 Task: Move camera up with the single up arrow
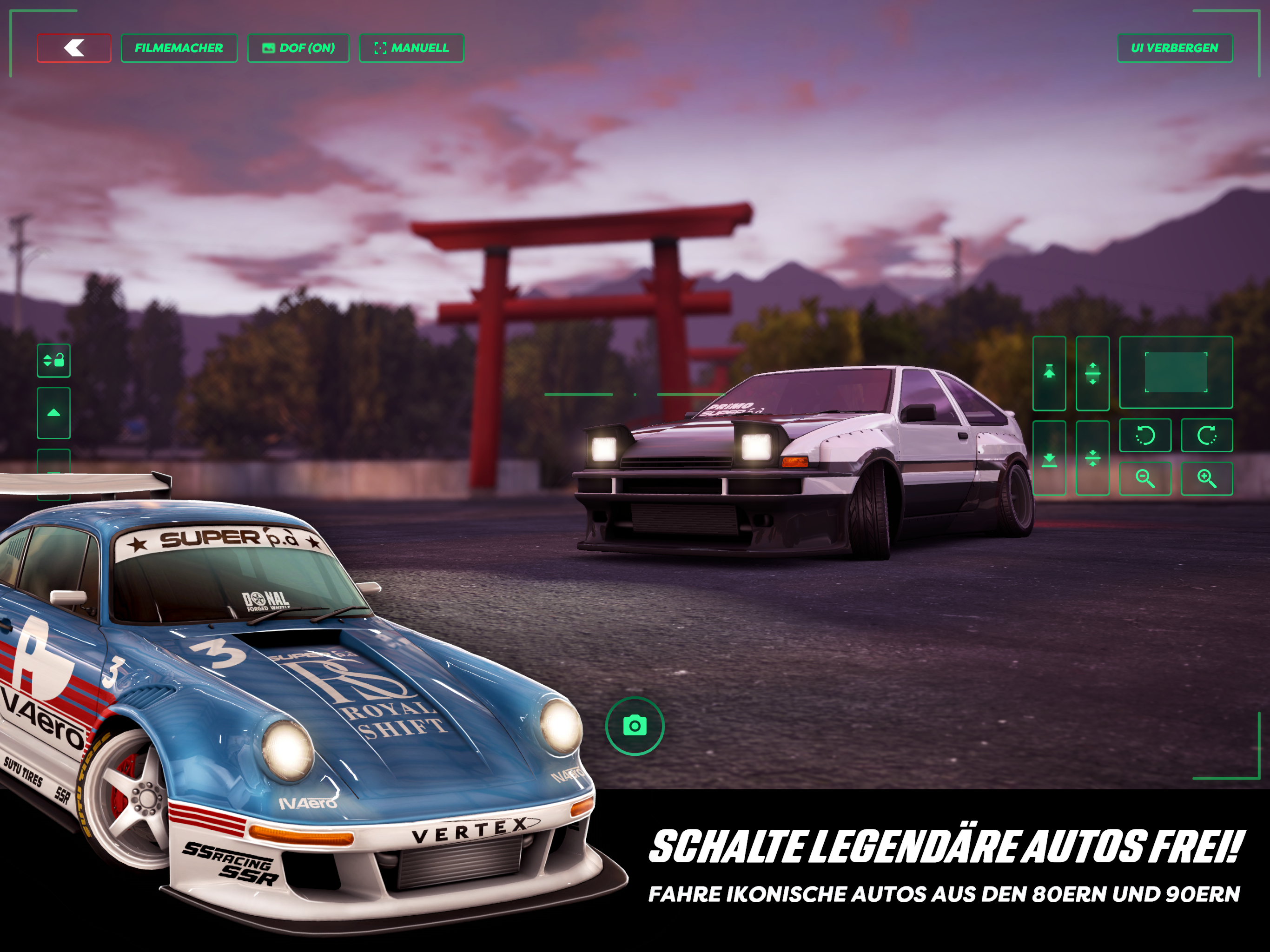point(54,413)
